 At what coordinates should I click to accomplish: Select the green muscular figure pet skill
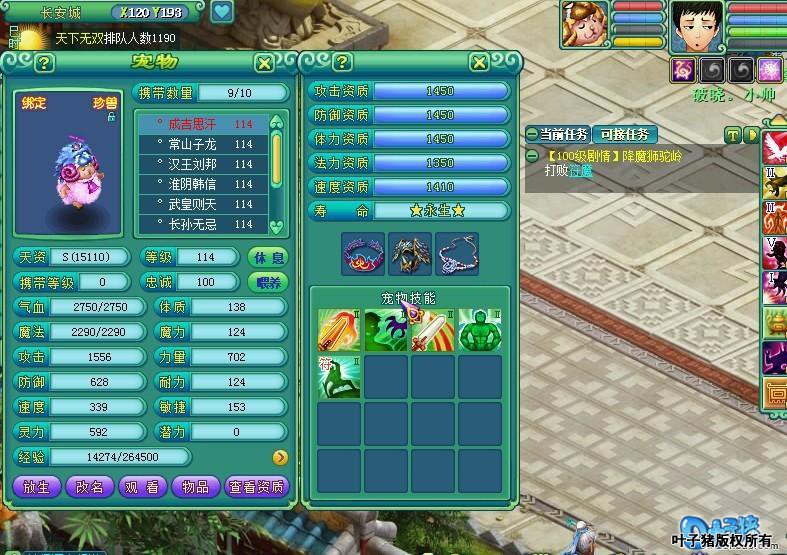[x=480, y=331]
